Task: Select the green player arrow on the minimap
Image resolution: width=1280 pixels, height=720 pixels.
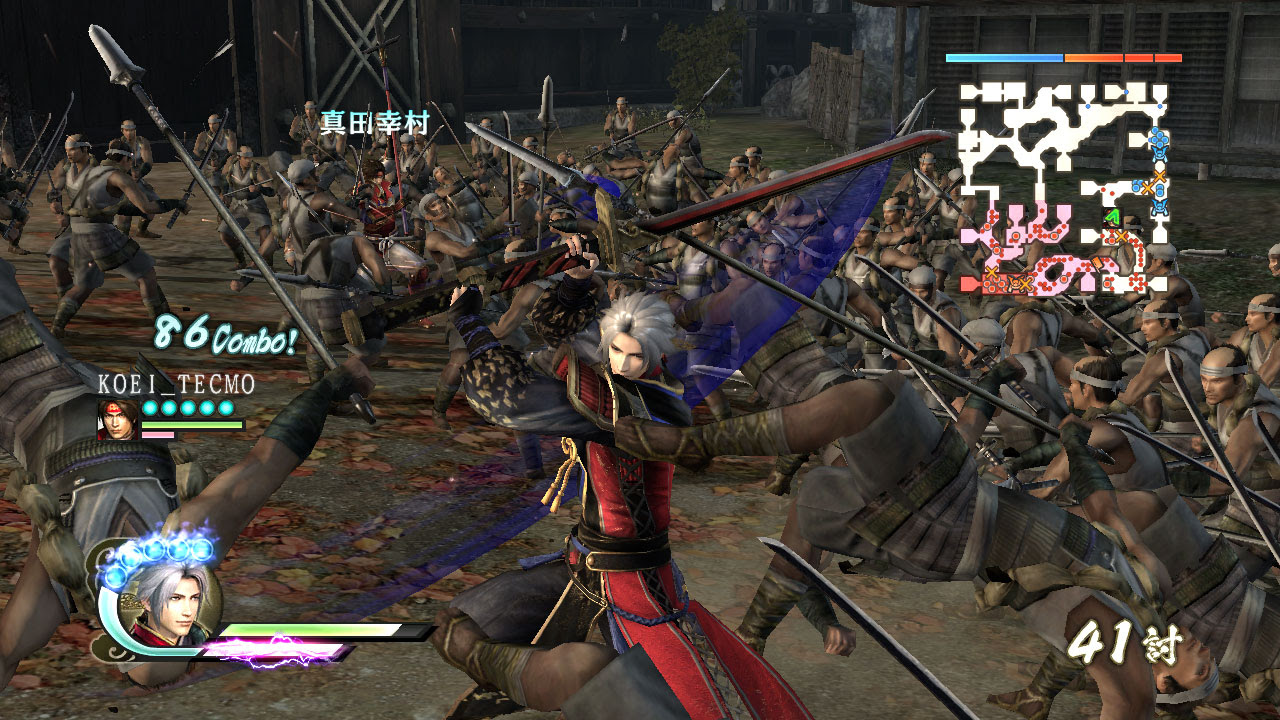Action: [x=1111, y=215]
